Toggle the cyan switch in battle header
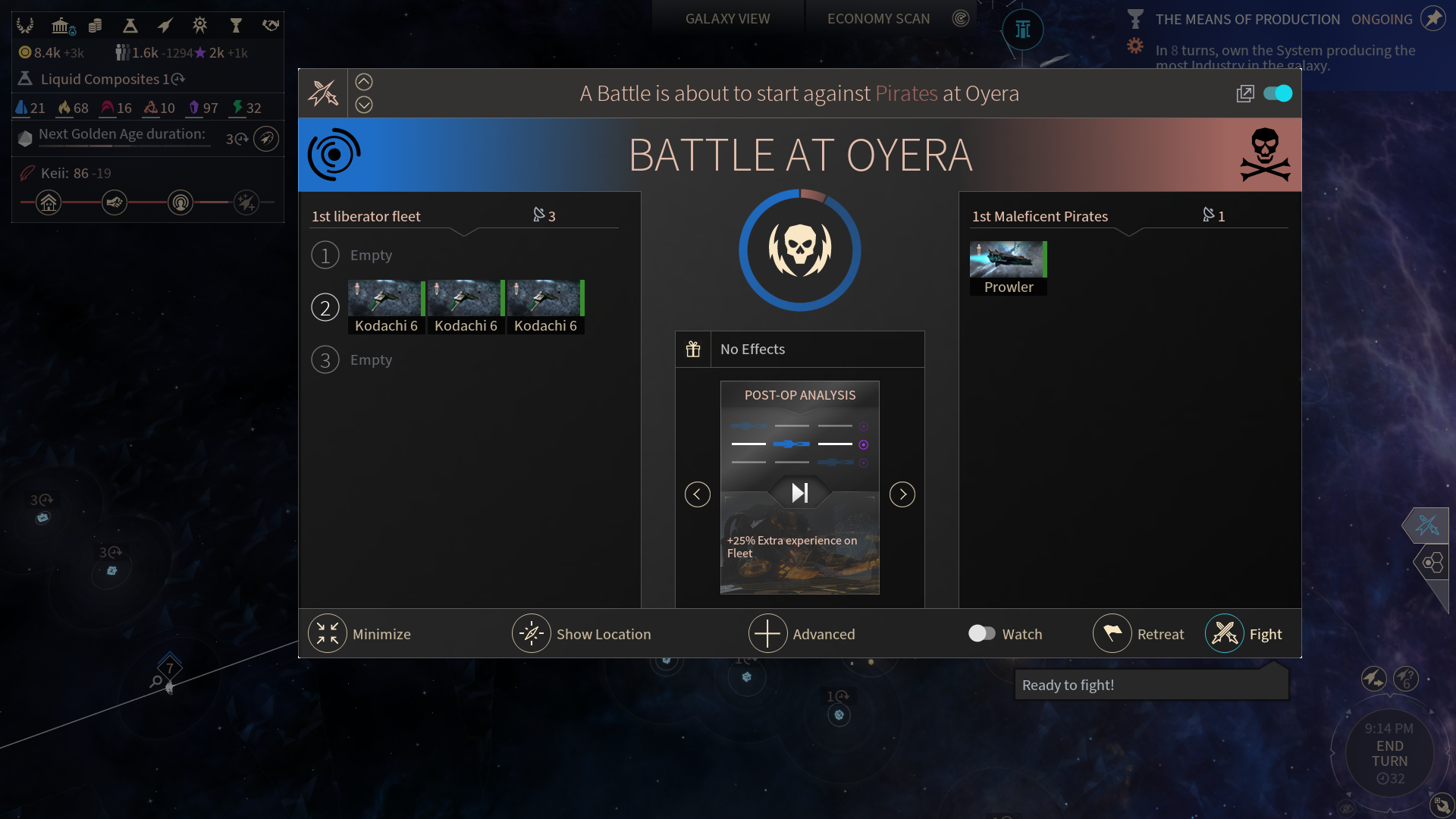 pyautogui.click(x=1278, y=93)
